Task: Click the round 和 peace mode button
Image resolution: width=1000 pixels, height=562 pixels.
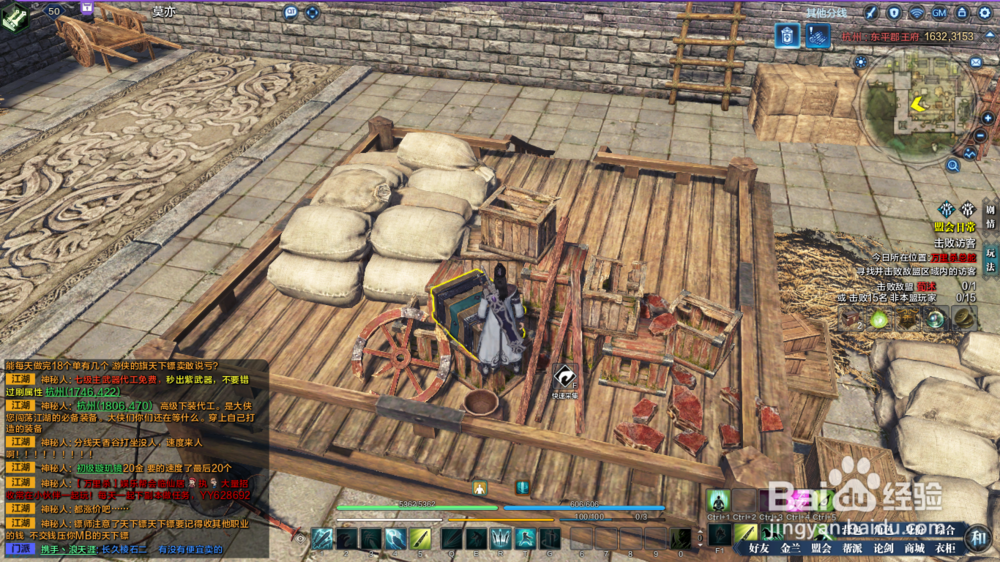Action: 979,537
